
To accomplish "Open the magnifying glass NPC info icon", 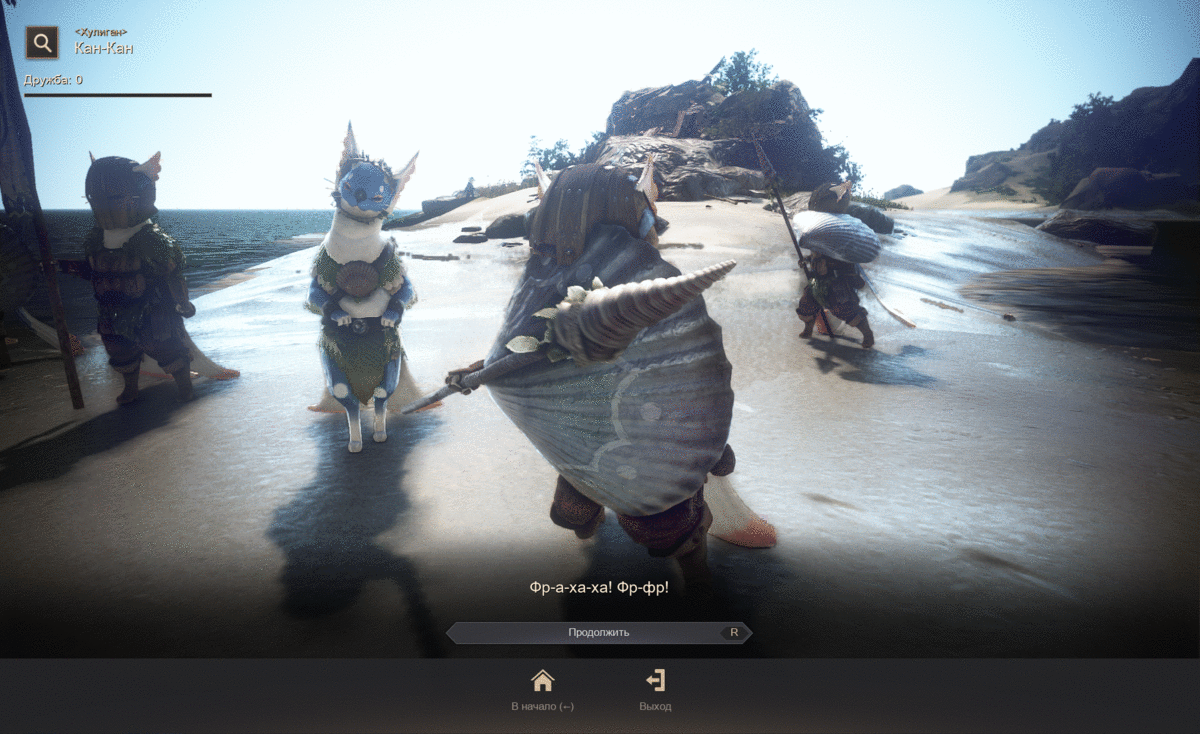I will pyautogui.click(x=42, y=43).
